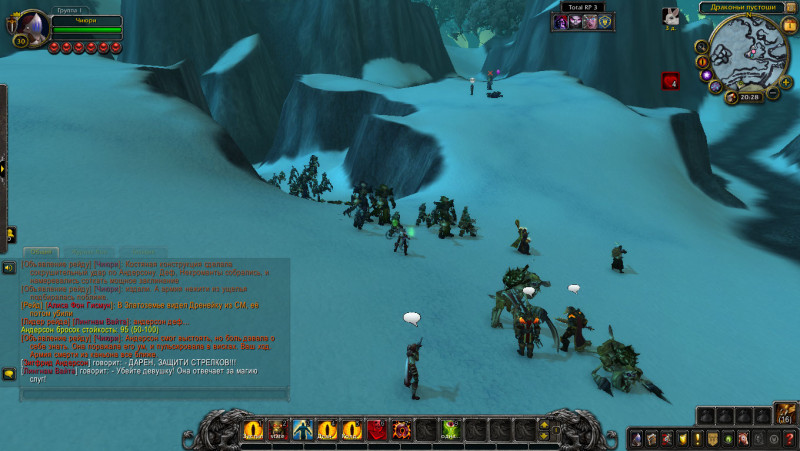
Task: Select the red heart buff icon
Action: pos(670,82)
